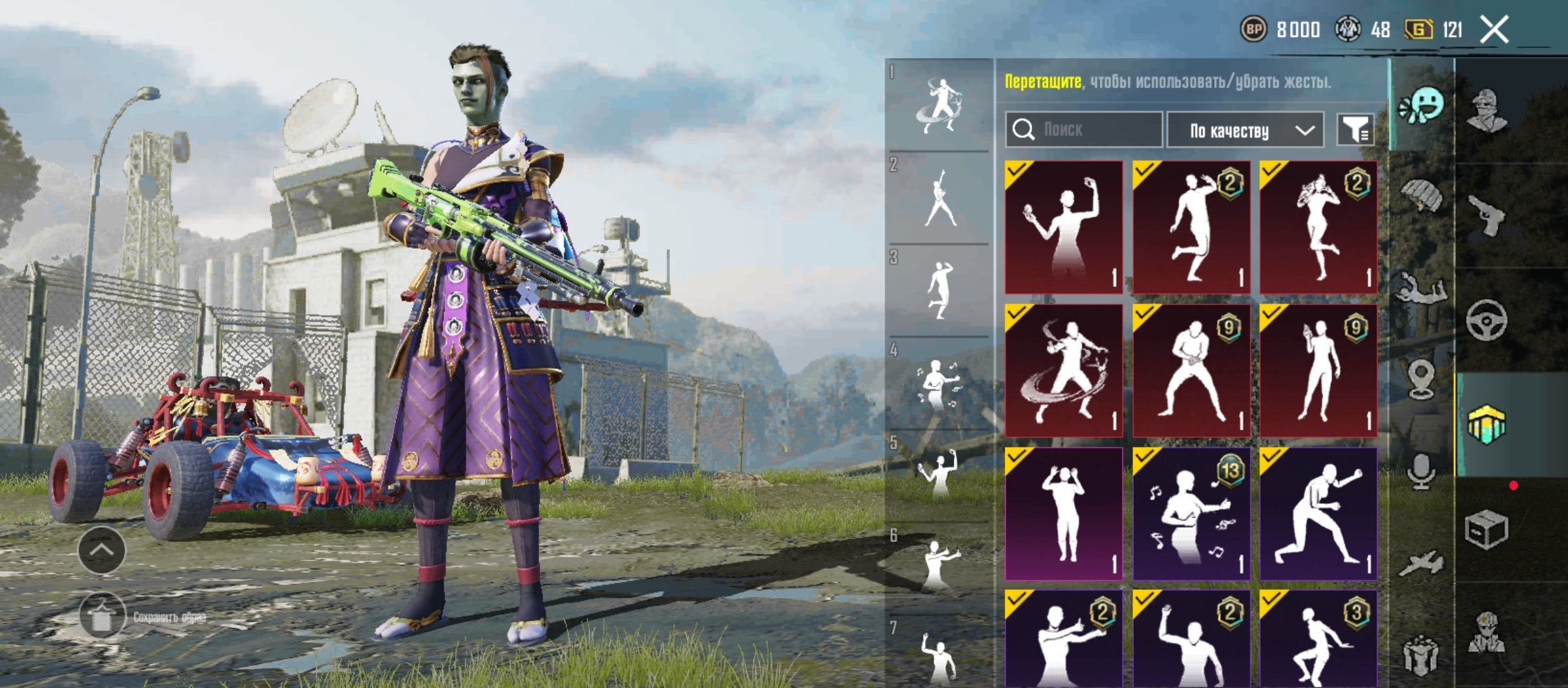Image resolution: width=1568 pixels, height=688 pixels.
Task: Select equipped emote slot 4 with music notes
Action: (940, 385)
